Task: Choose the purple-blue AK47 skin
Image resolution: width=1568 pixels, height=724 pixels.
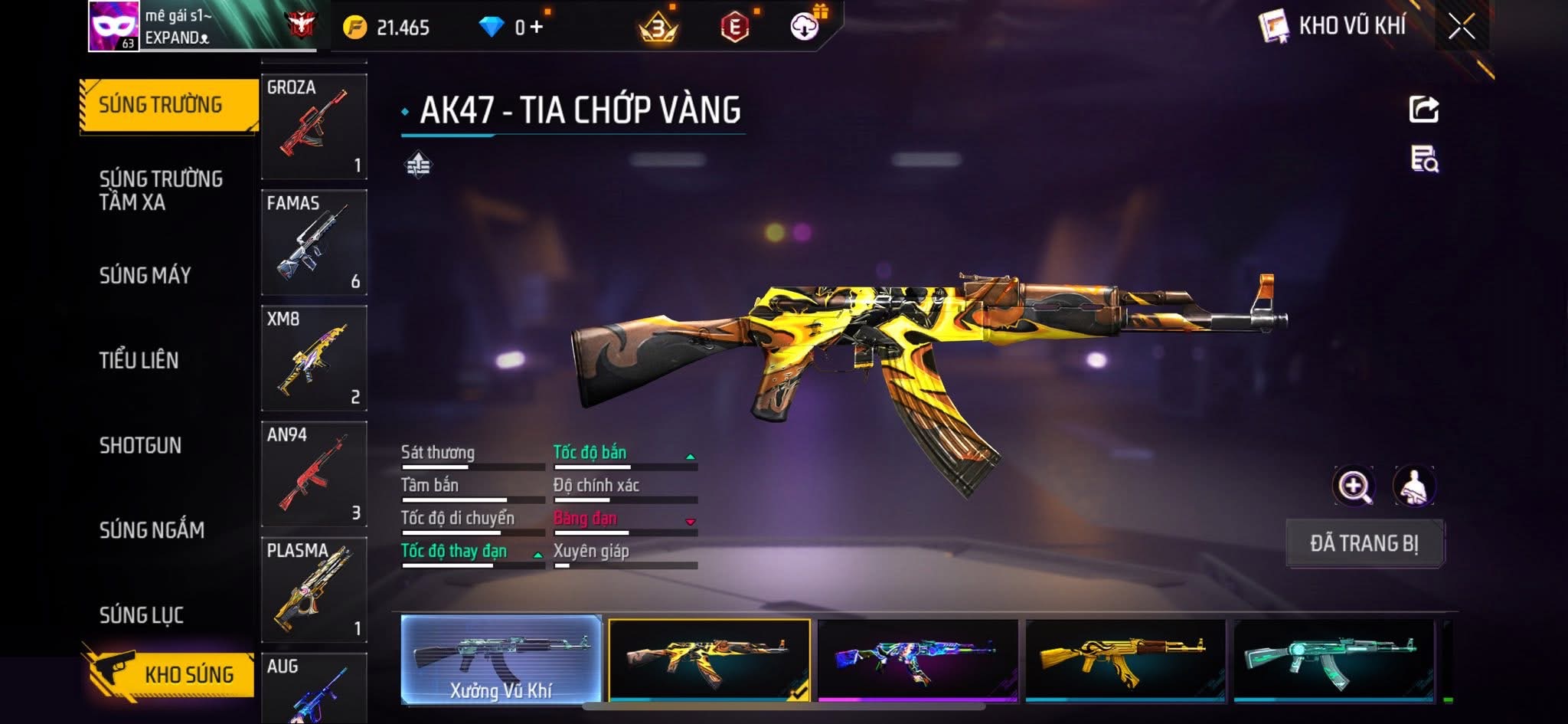Action: [917, 660]
